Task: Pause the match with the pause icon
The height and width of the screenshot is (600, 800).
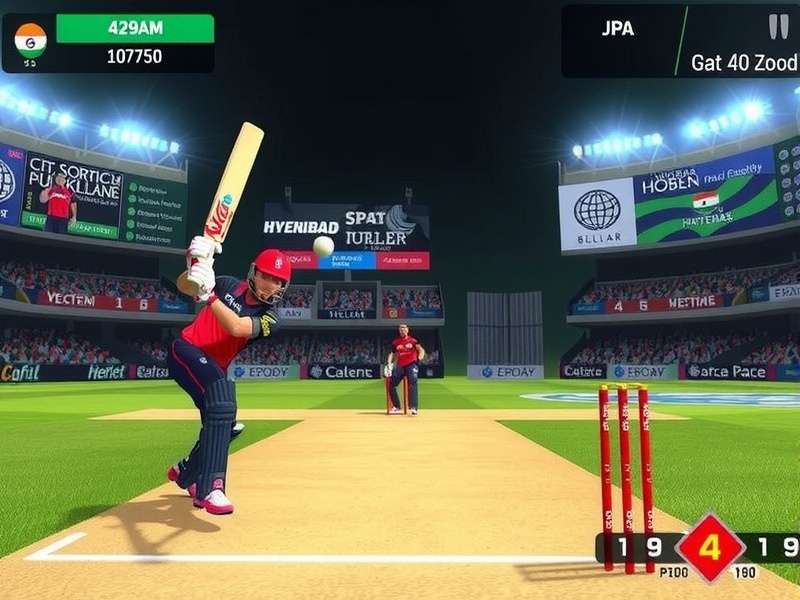Action: click(777, 26)
